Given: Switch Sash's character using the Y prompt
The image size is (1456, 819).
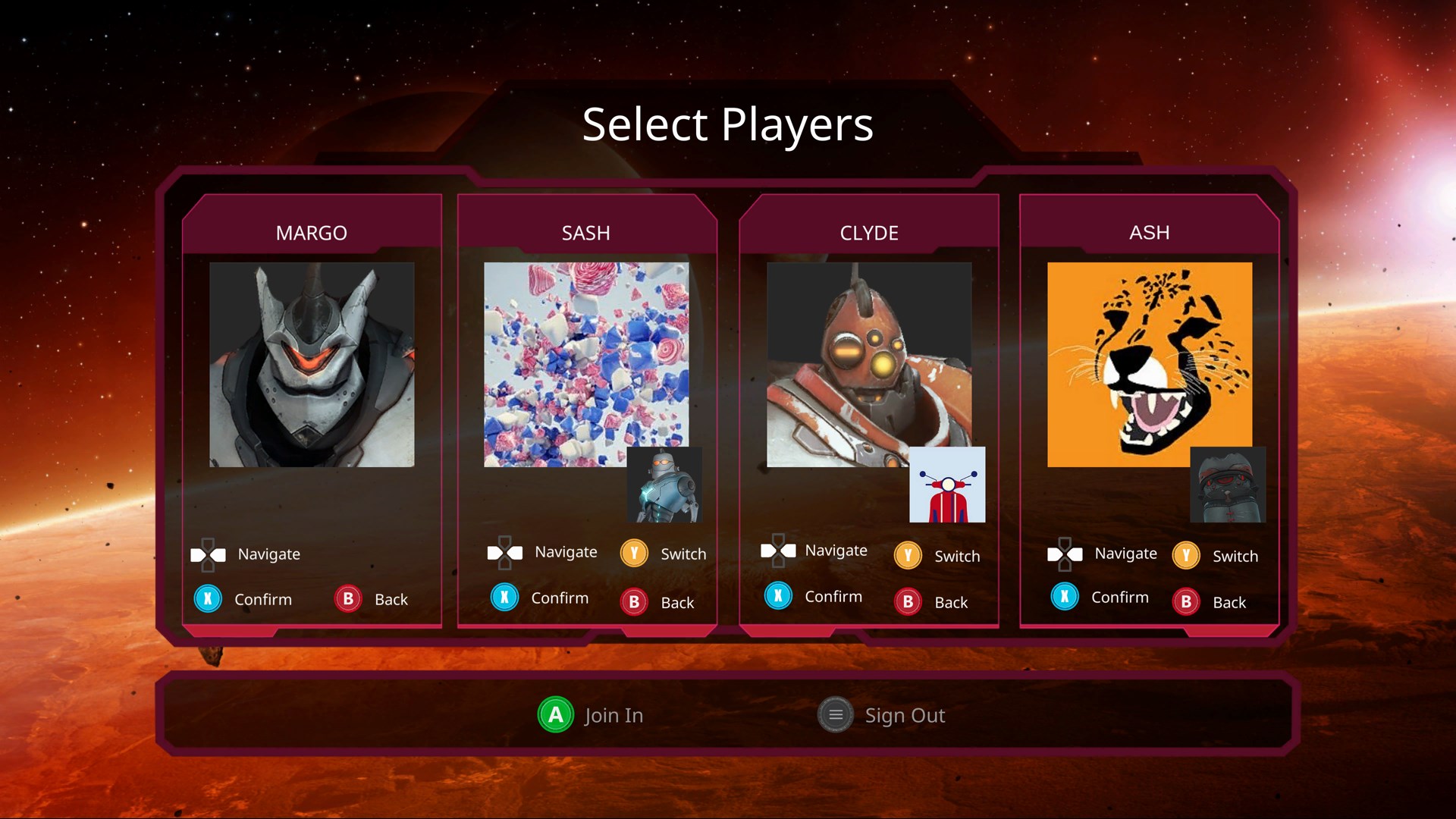Looking at the screenshot, I should tap(633, 554).
